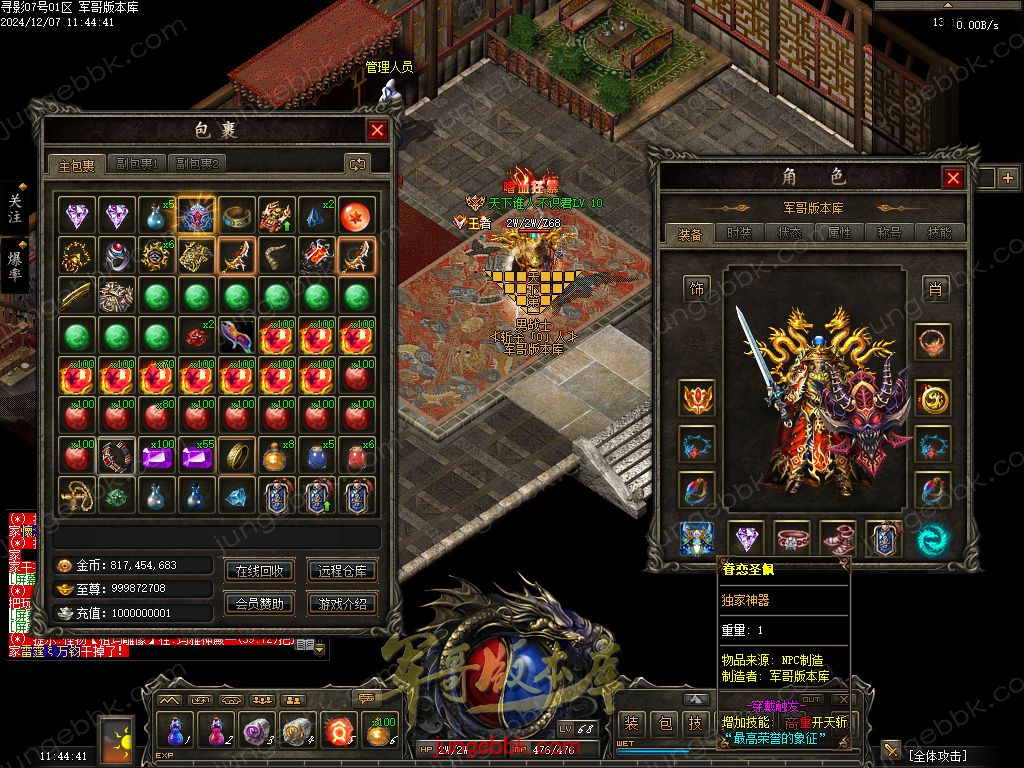Viewport: 1024px width, 768px height.
Task: Open the 技能 skills tab
Action: coord(939,233)
